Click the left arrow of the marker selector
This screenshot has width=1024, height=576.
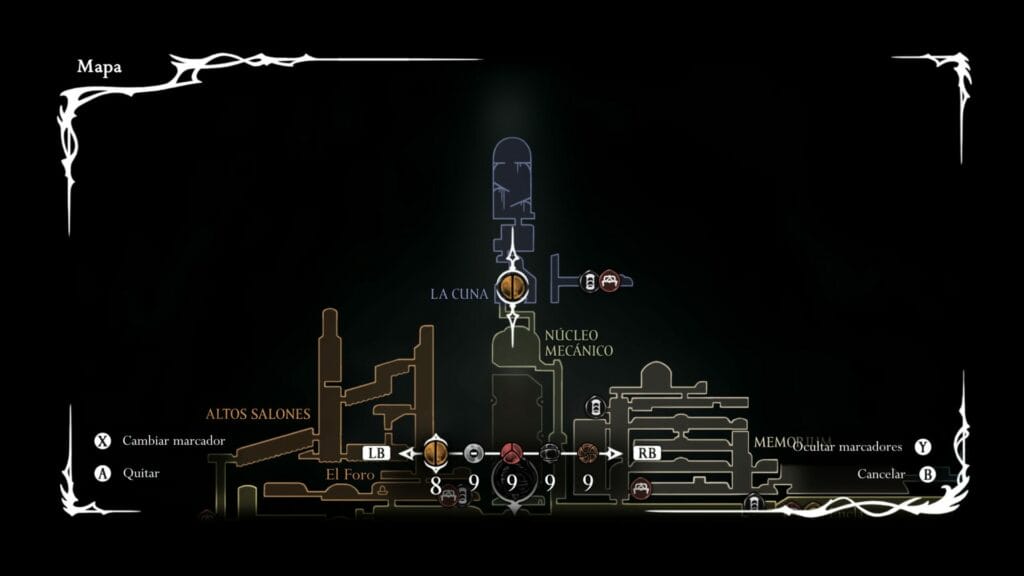(x=408, y=453)
